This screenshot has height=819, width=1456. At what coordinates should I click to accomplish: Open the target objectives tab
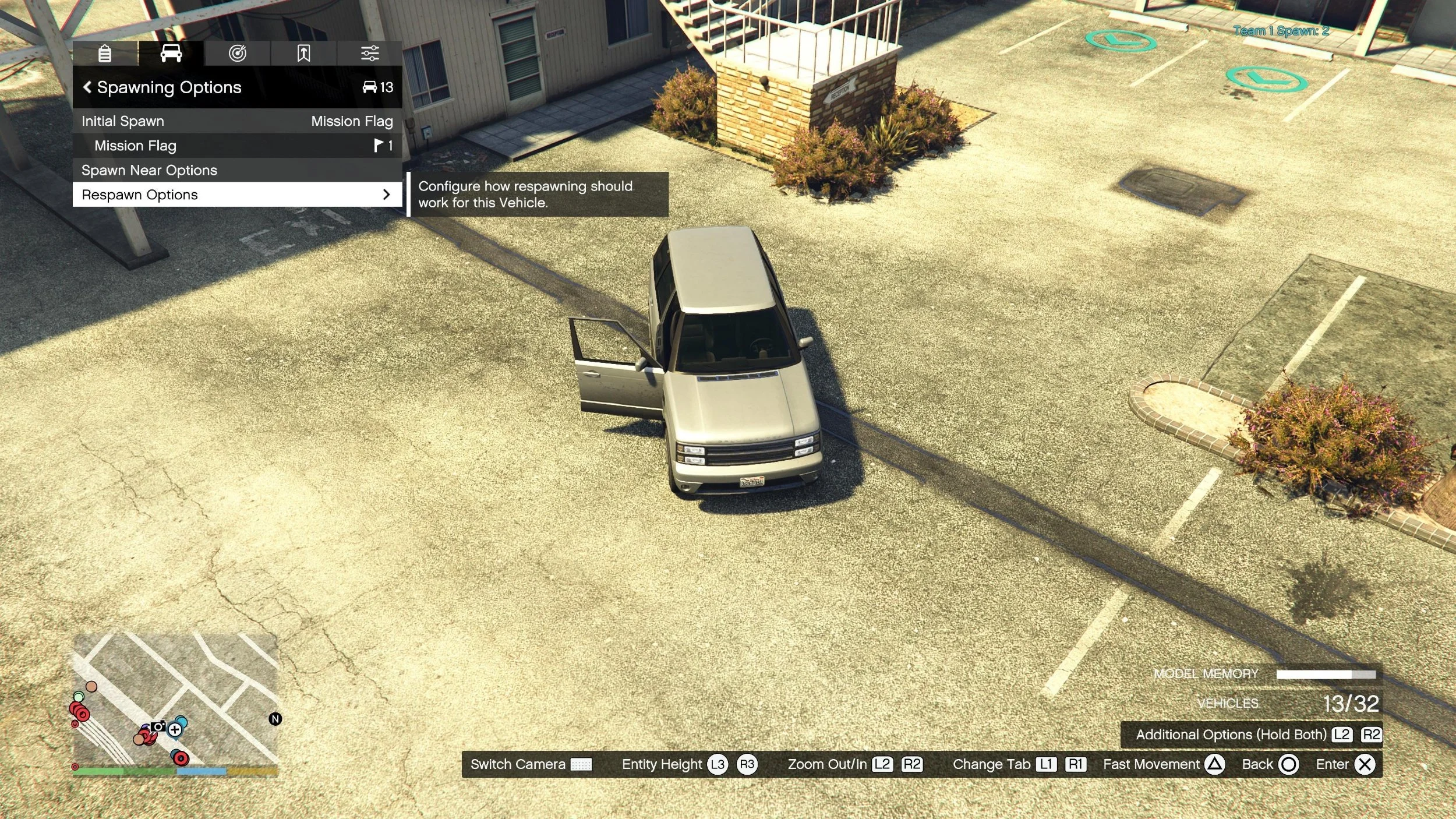[x=237, y=54]
